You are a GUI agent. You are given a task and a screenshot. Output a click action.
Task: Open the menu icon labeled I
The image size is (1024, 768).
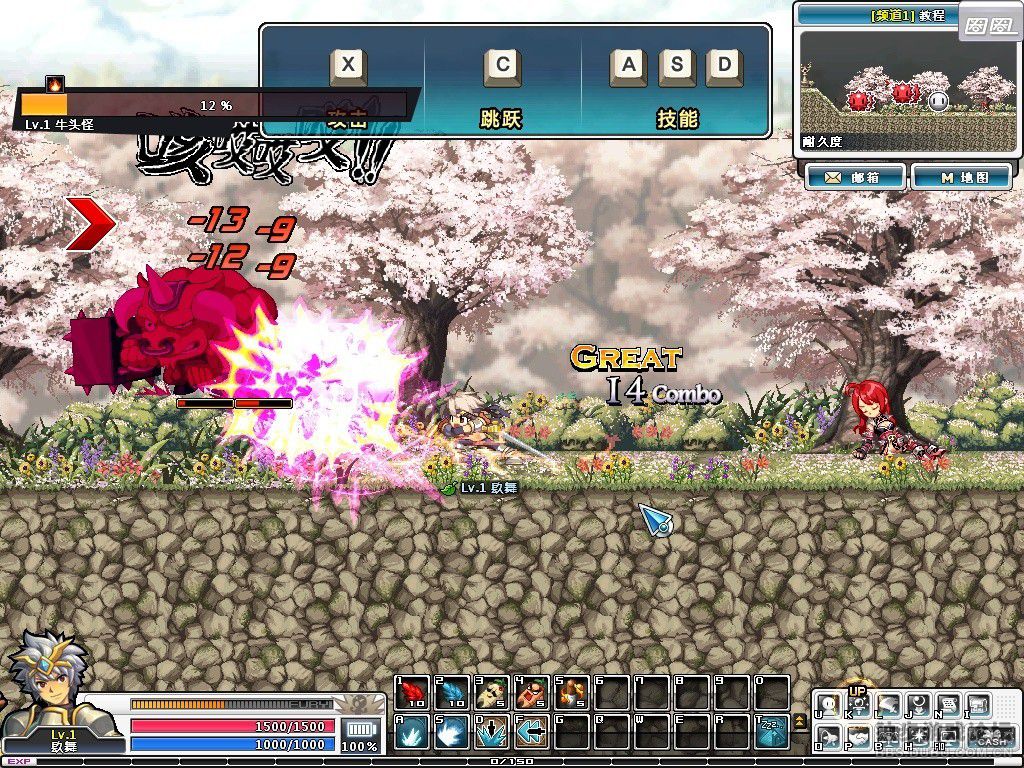click(x=977, y=705)
